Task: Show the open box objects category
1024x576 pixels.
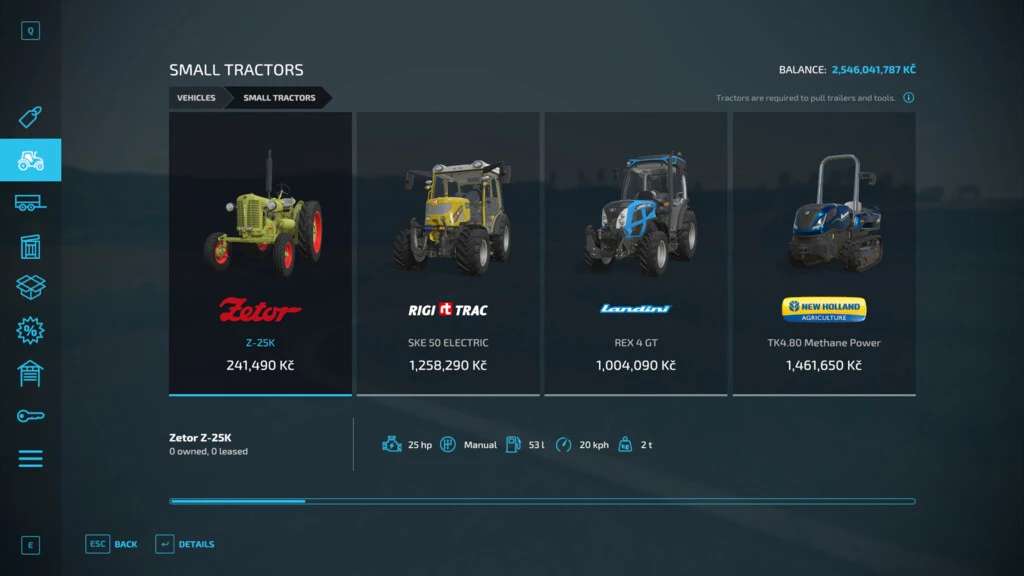Action: point(30,288)
